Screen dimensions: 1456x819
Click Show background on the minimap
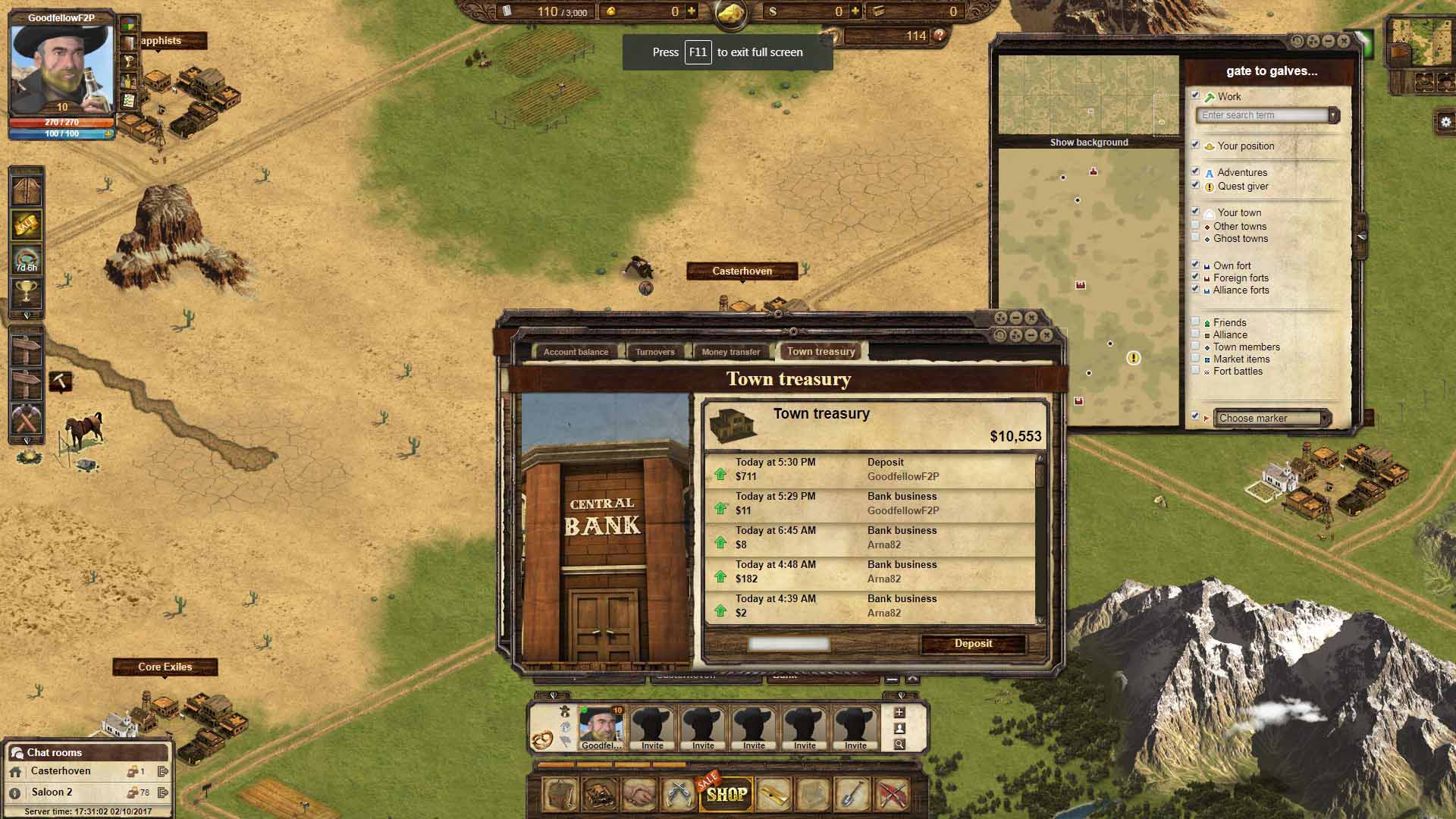pyautogui.click(x=1089, y=143)
